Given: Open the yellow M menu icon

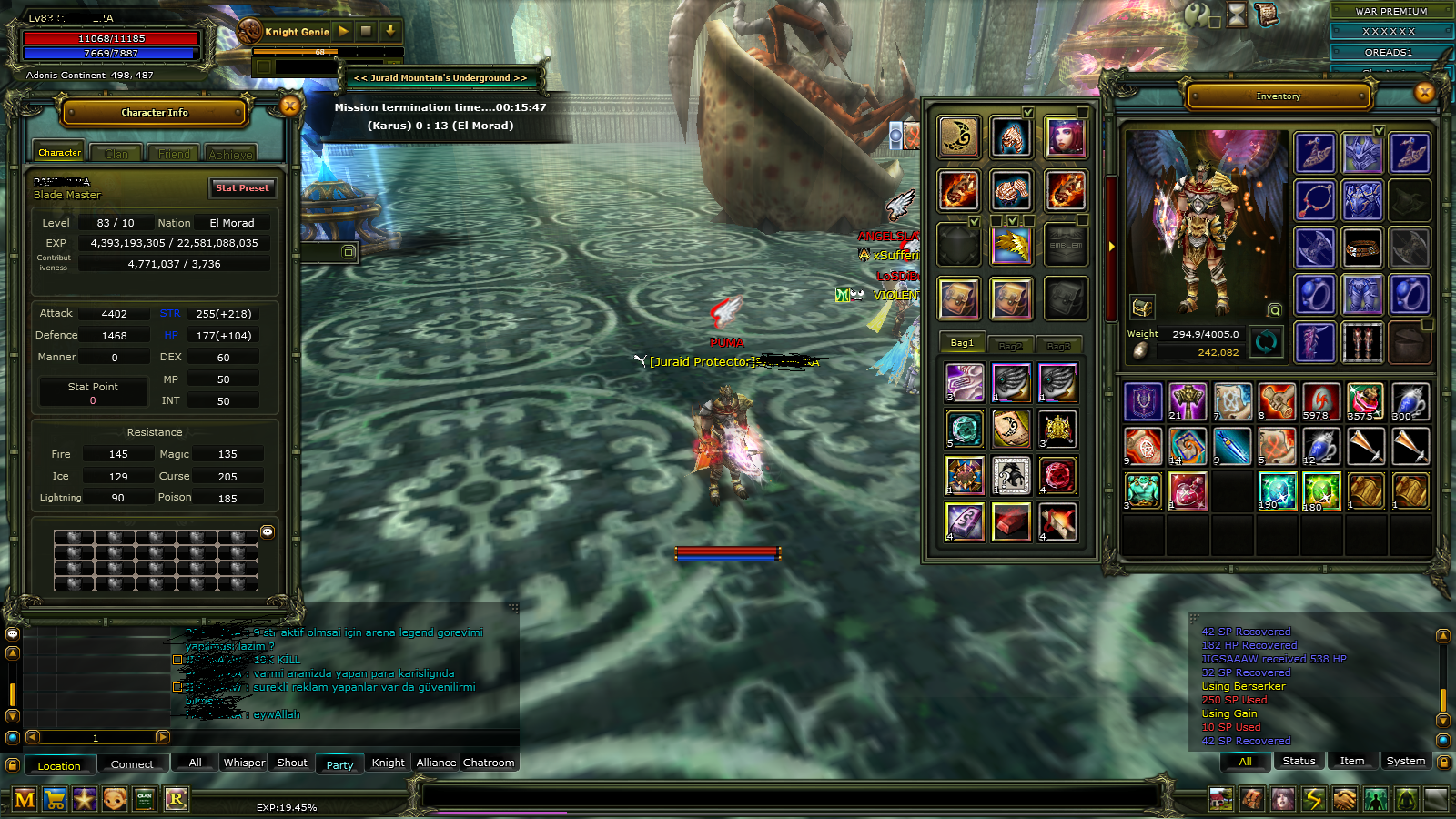Looking at the screenshot, I should (25, 800).
